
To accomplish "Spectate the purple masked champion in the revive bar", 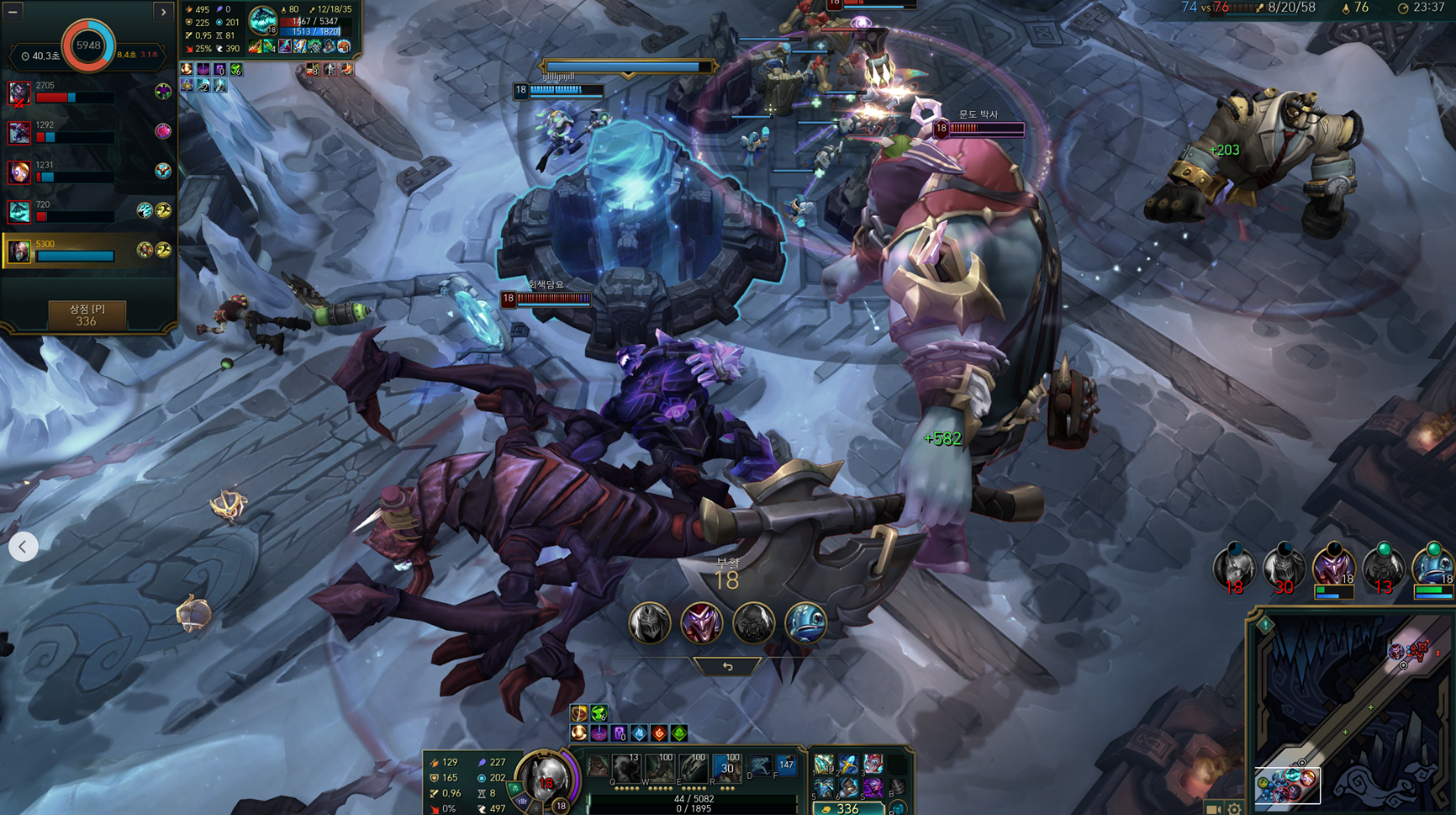I will (x=701, y=623).
